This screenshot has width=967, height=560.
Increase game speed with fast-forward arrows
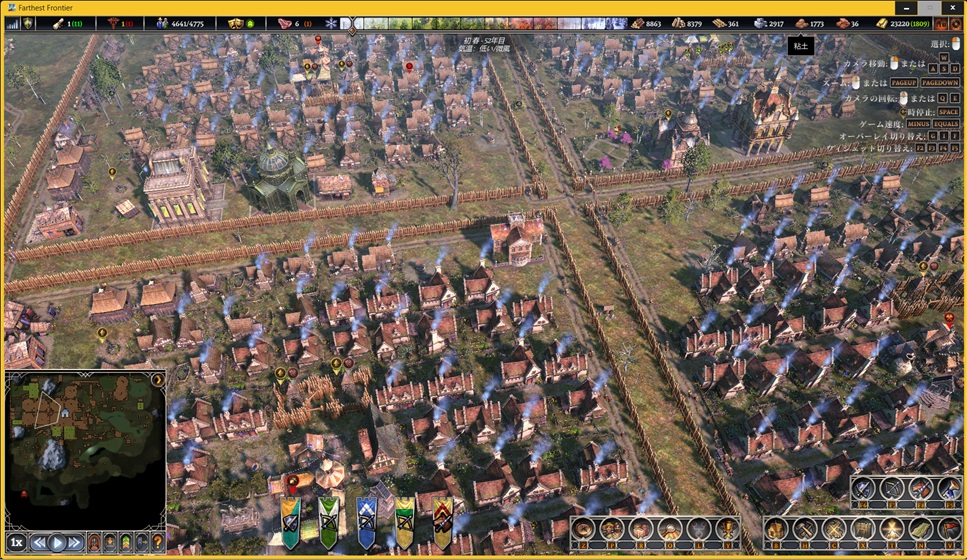point(75,543)
